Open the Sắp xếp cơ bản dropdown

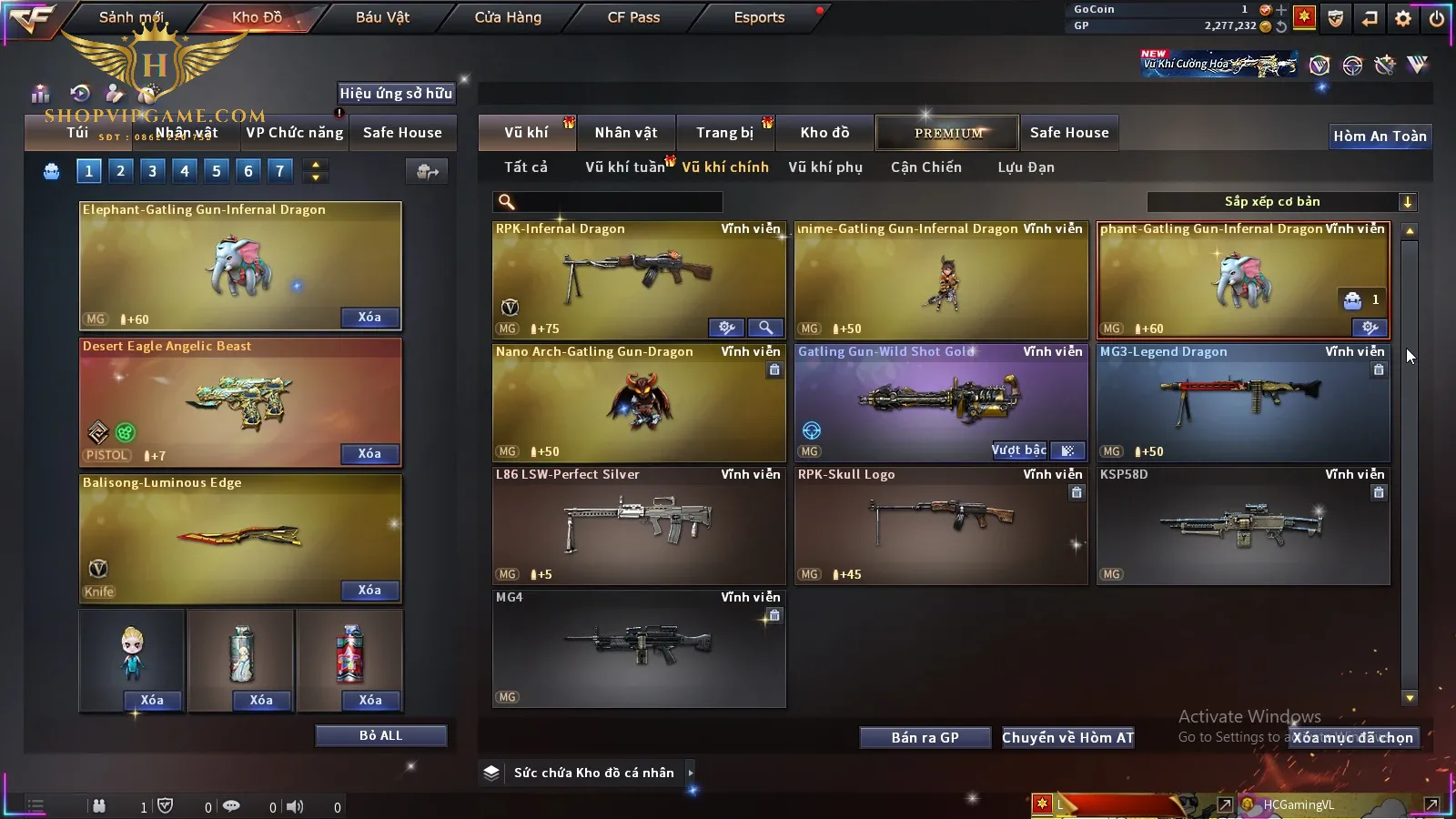pyautogui.click(x=1281, y=202)
